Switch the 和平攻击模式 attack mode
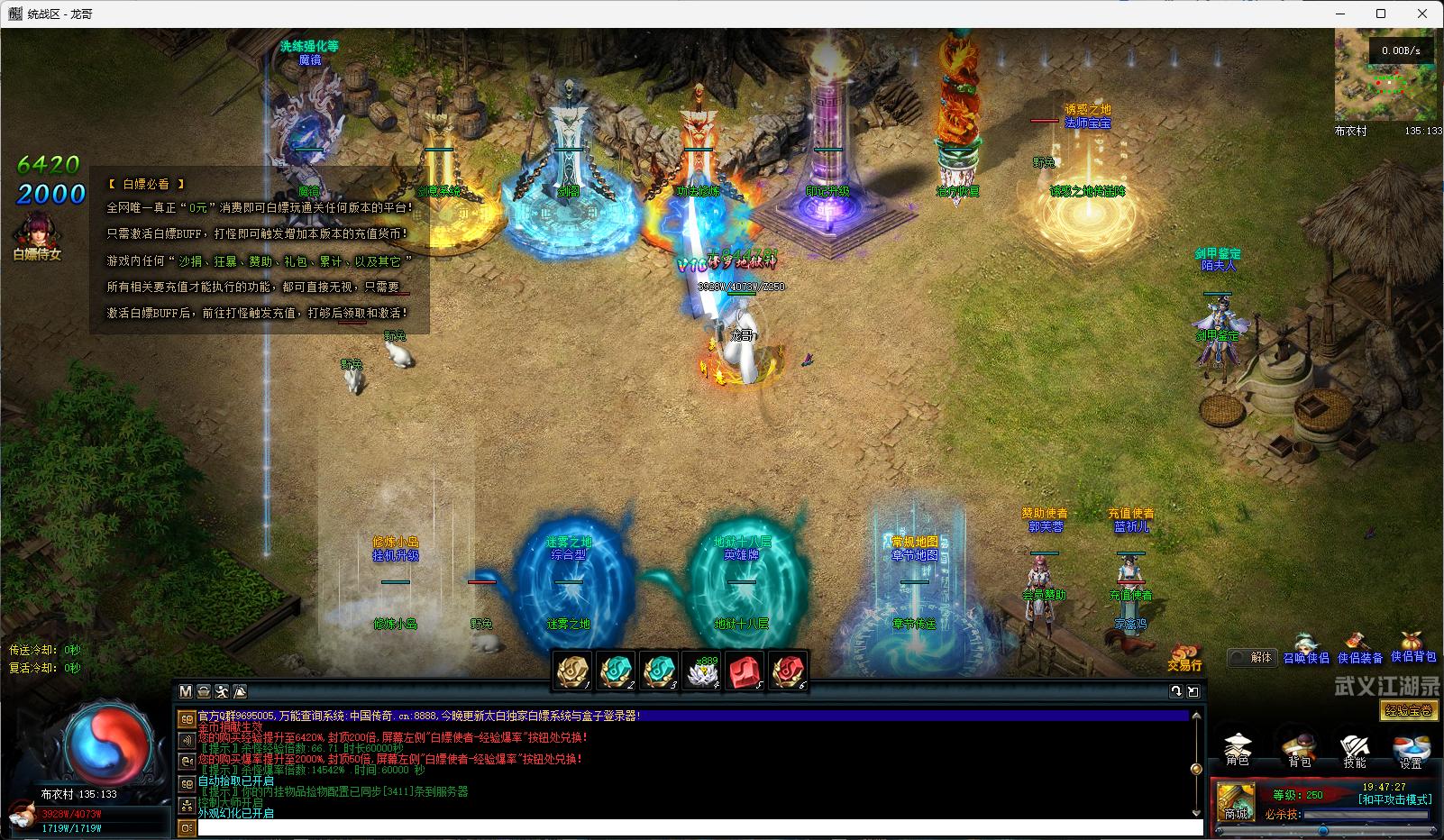Viewport: 1444px width, 840px height. point(1394,799)
